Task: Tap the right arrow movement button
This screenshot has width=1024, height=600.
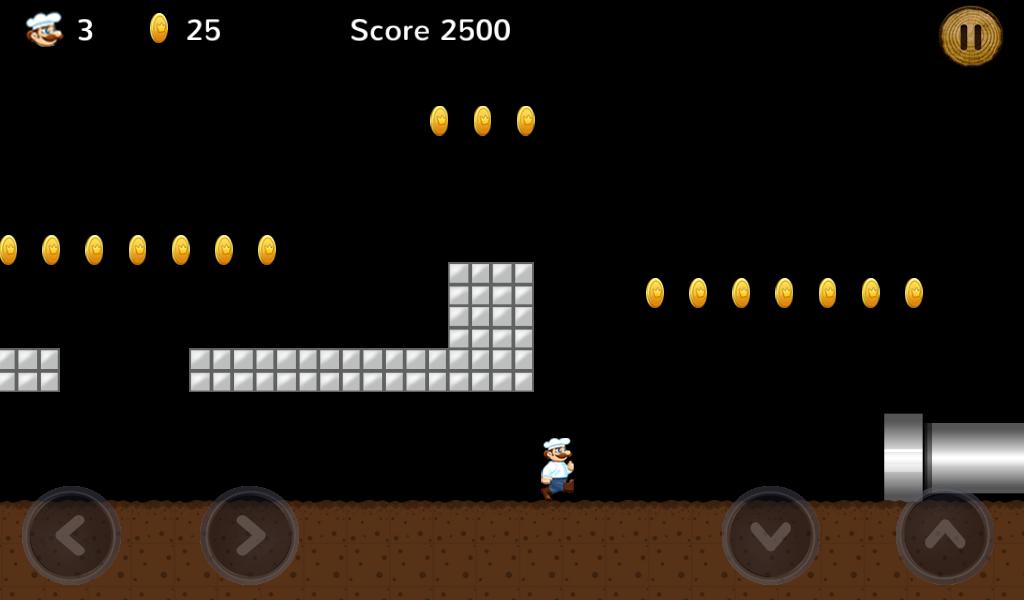Action: [x=249, y=535]
